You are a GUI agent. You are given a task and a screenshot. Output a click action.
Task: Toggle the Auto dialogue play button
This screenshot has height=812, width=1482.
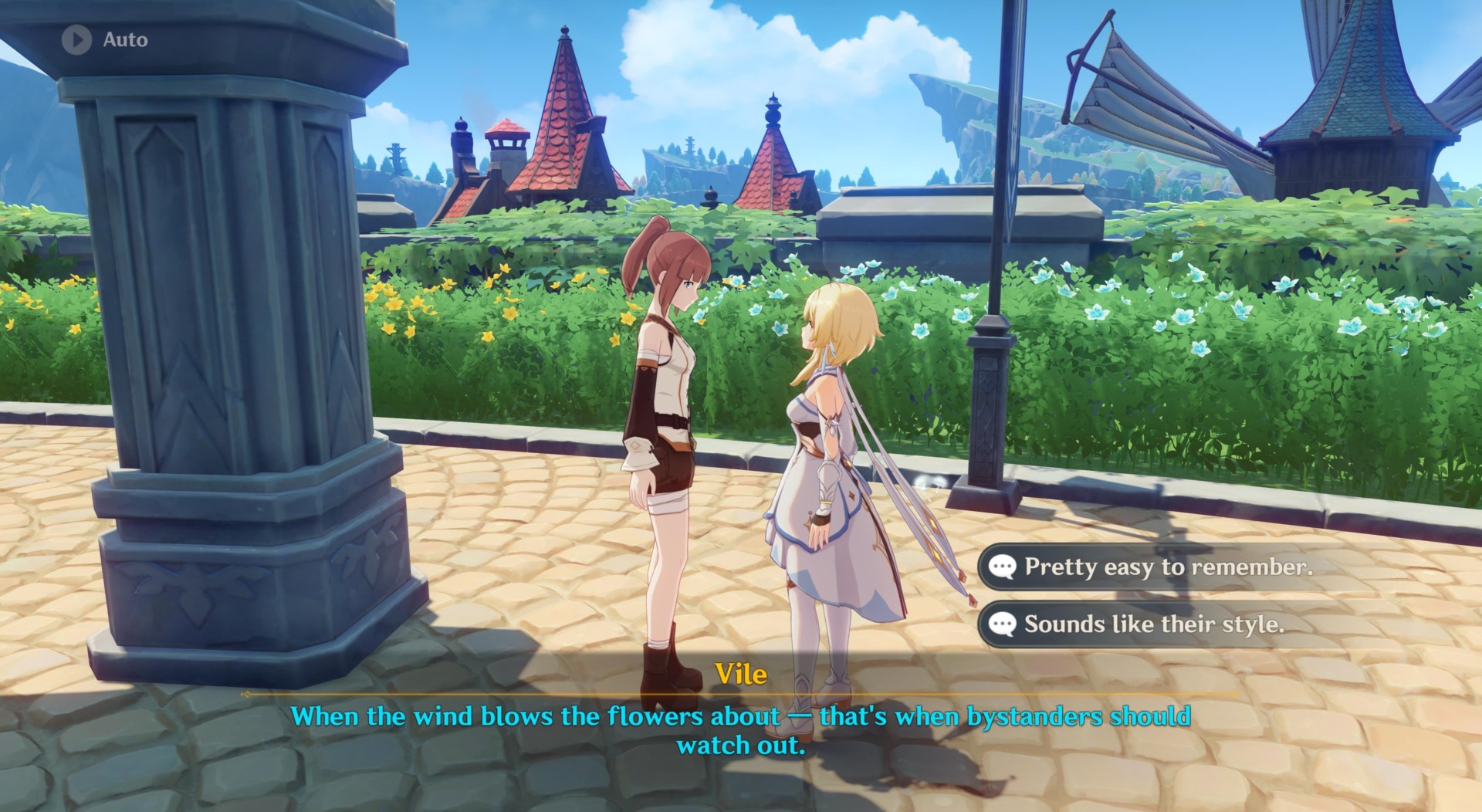(77, 39)
